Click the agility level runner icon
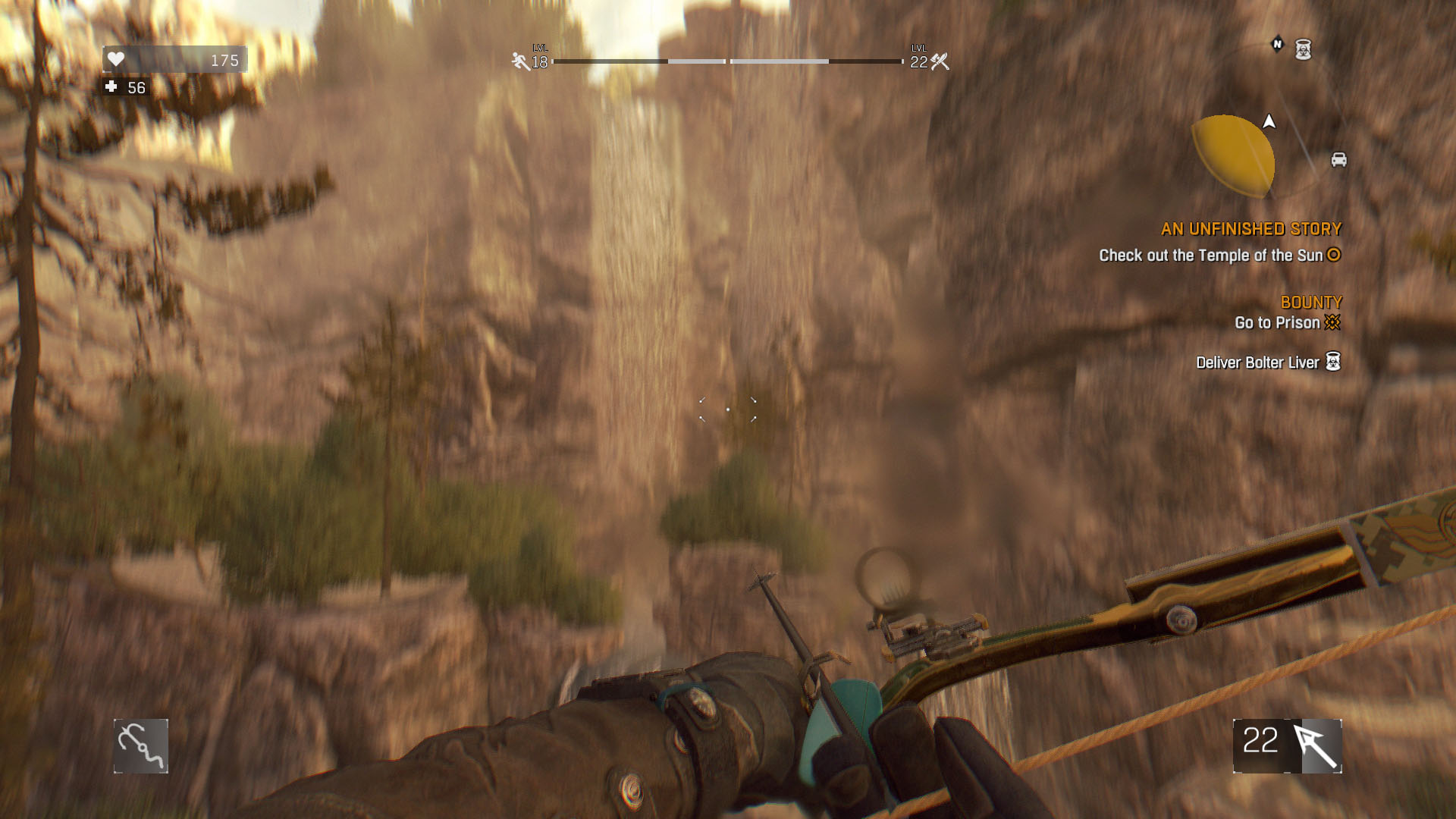 tap(520, 61)
